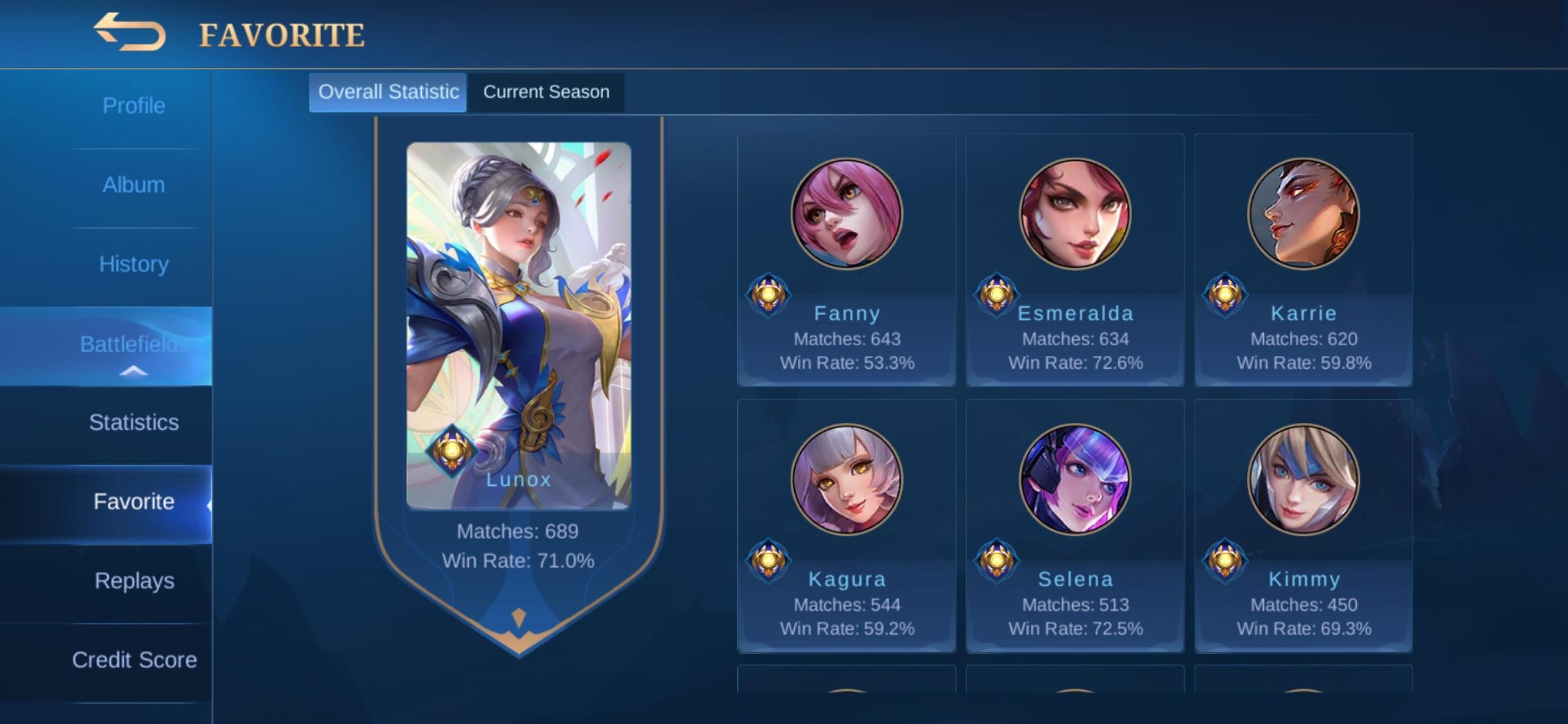Open the Replays page
Screen dimensions: 1568x724
point(133,581)
